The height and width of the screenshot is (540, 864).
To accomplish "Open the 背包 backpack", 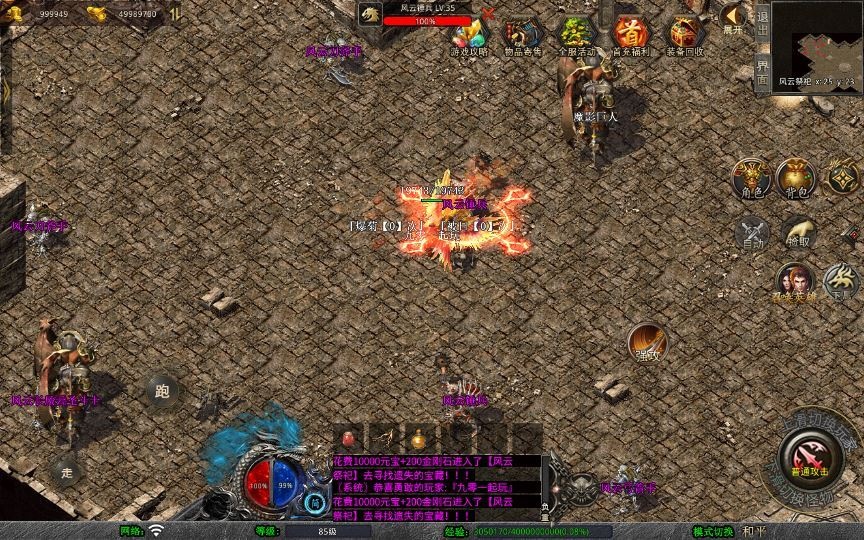I will coord(796,177).
